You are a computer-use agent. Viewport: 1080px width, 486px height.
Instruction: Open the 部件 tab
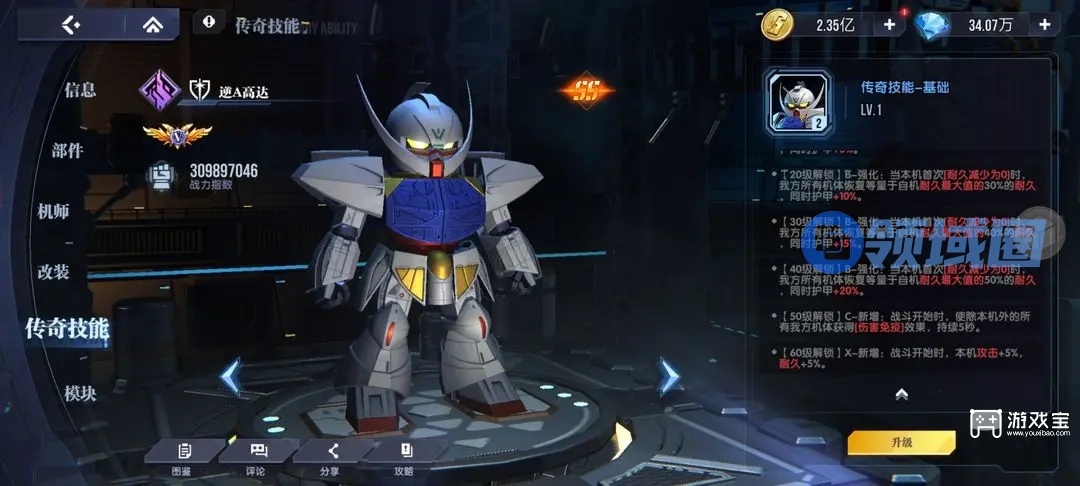coord(68,151)
